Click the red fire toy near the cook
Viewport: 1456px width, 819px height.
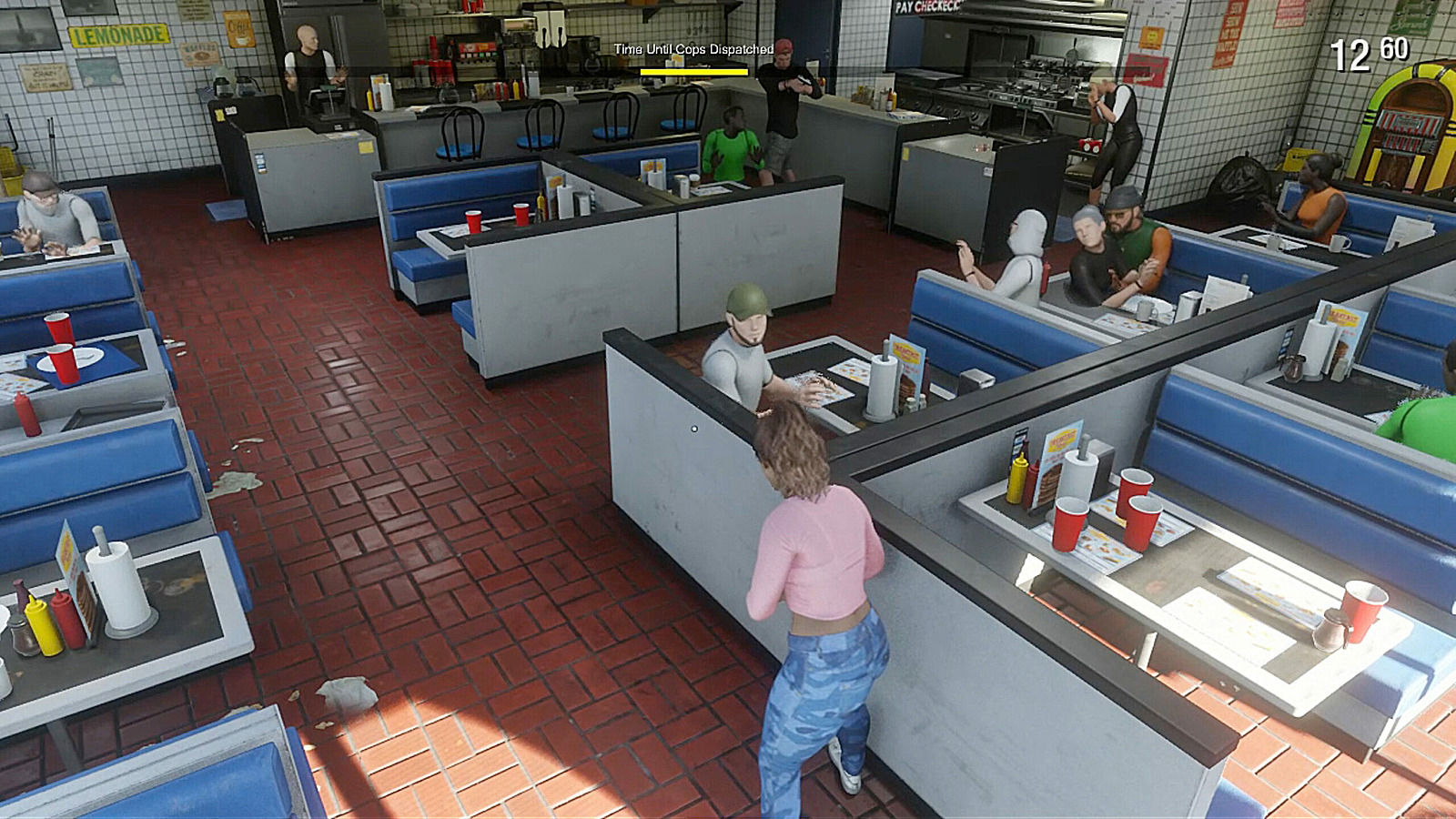pyautogui.click(x=1090, y=144)
